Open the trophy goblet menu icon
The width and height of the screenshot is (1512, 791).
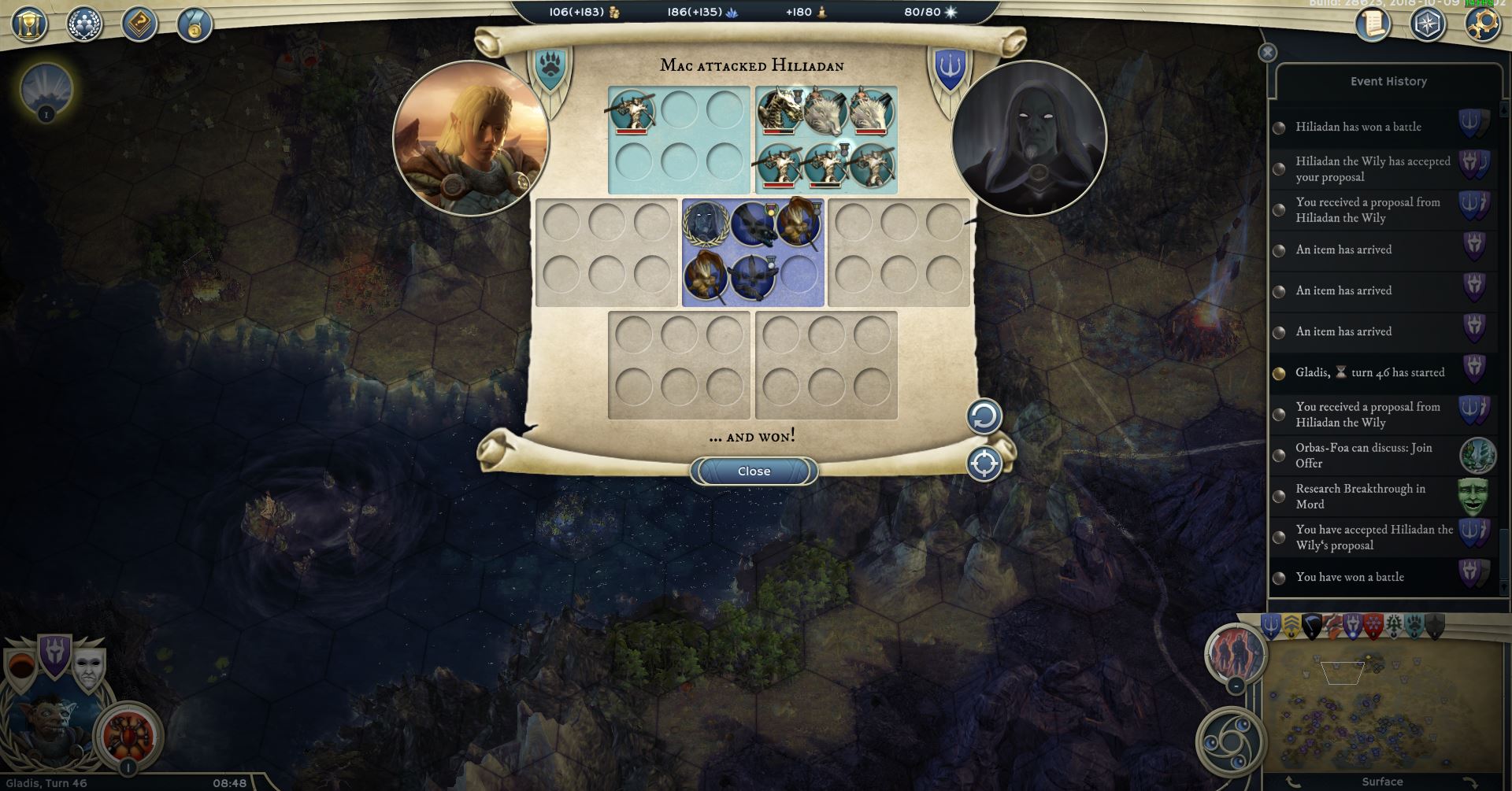(x=29, y=24)
